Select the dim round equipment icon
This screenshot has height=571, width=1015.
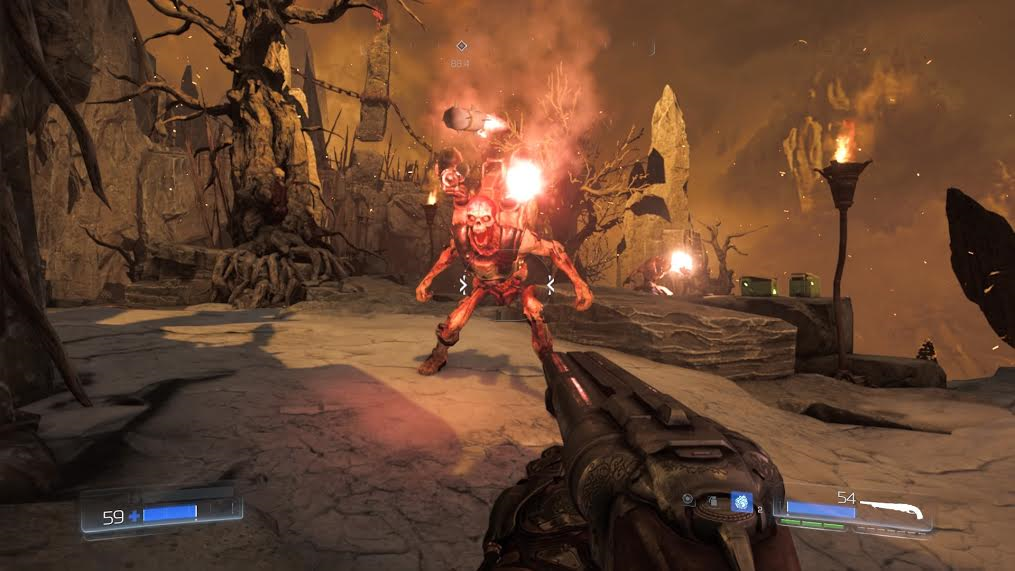coord(688,498)
